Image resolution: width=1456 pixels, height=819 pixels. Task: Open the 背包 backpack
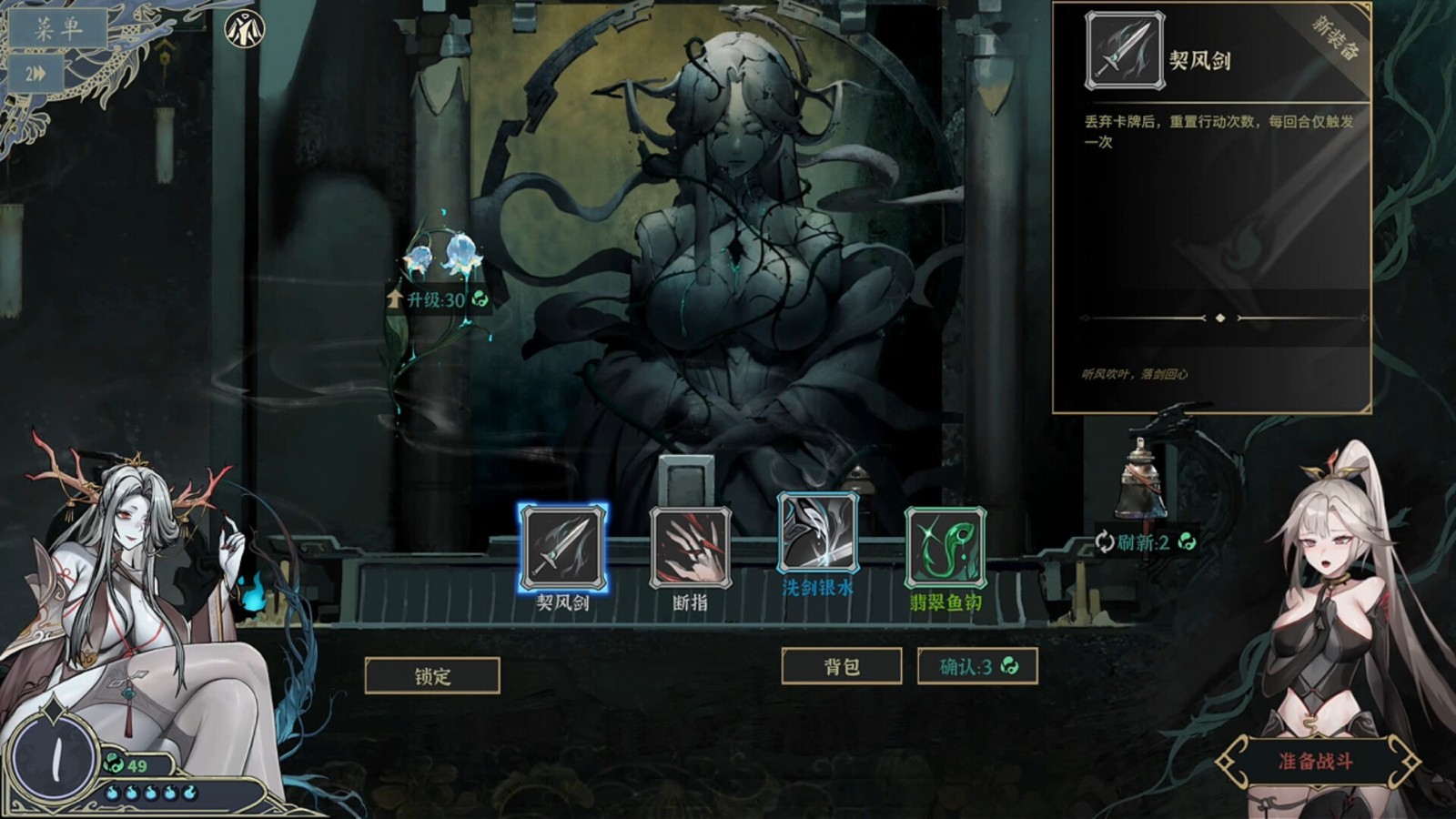click(x=842, y=667)
